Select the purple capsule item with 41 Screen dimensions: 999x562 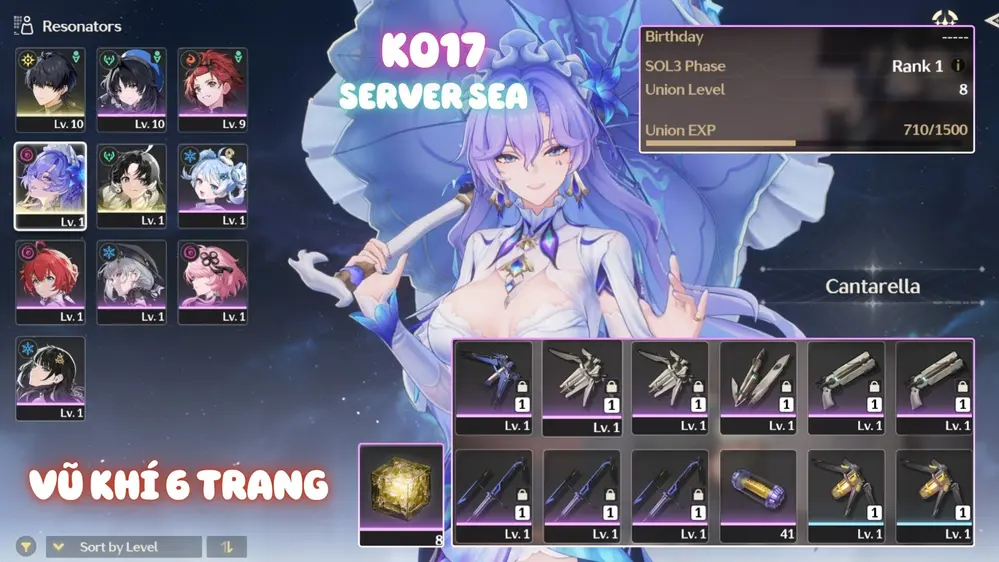pyautogui.click(x=758, y=494)
